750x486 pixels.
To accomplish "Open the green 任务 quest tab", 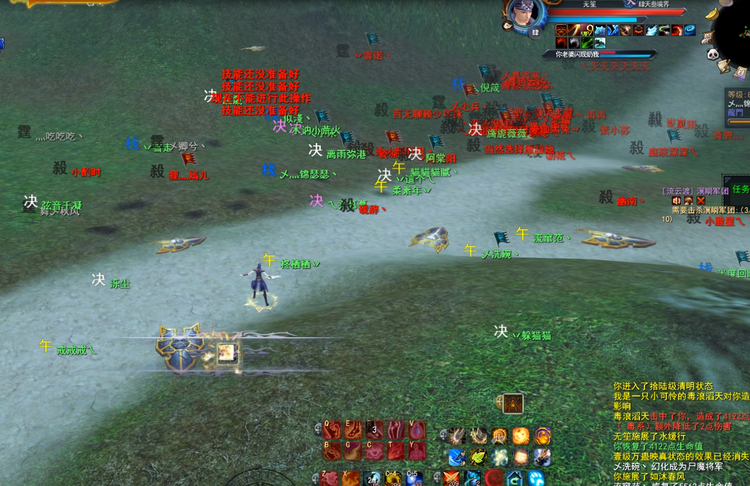I will (740, 189).
